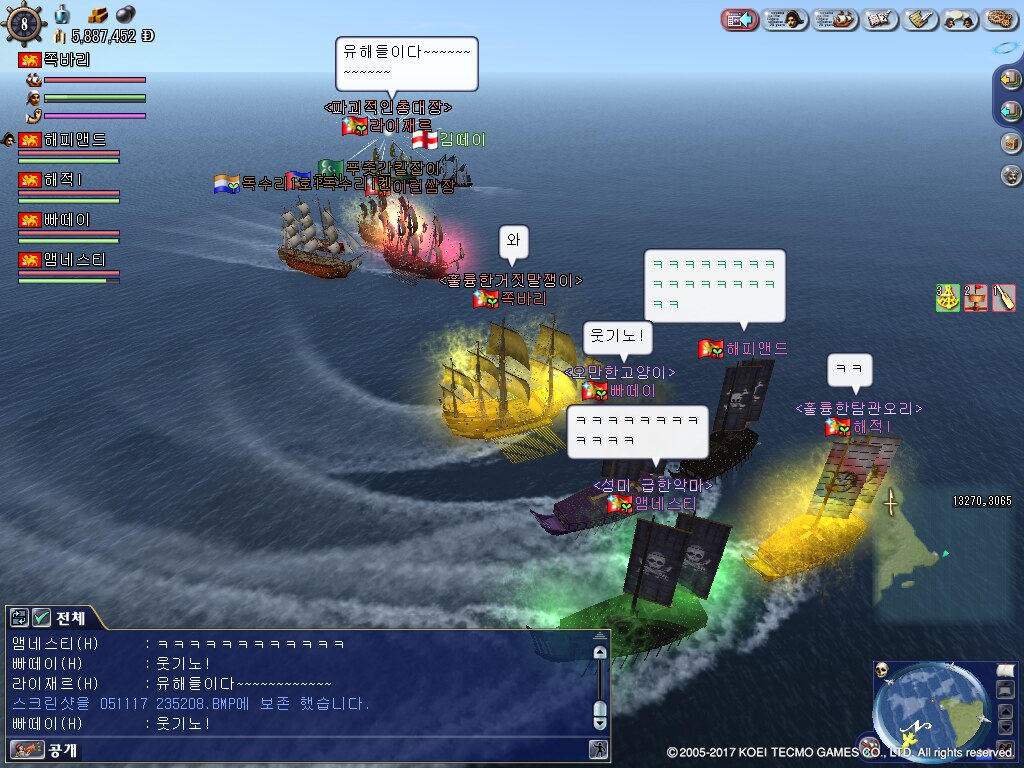The image size is (1024, 768).
Task: Click the sailor face round icon
Action: click(1011, 175)
